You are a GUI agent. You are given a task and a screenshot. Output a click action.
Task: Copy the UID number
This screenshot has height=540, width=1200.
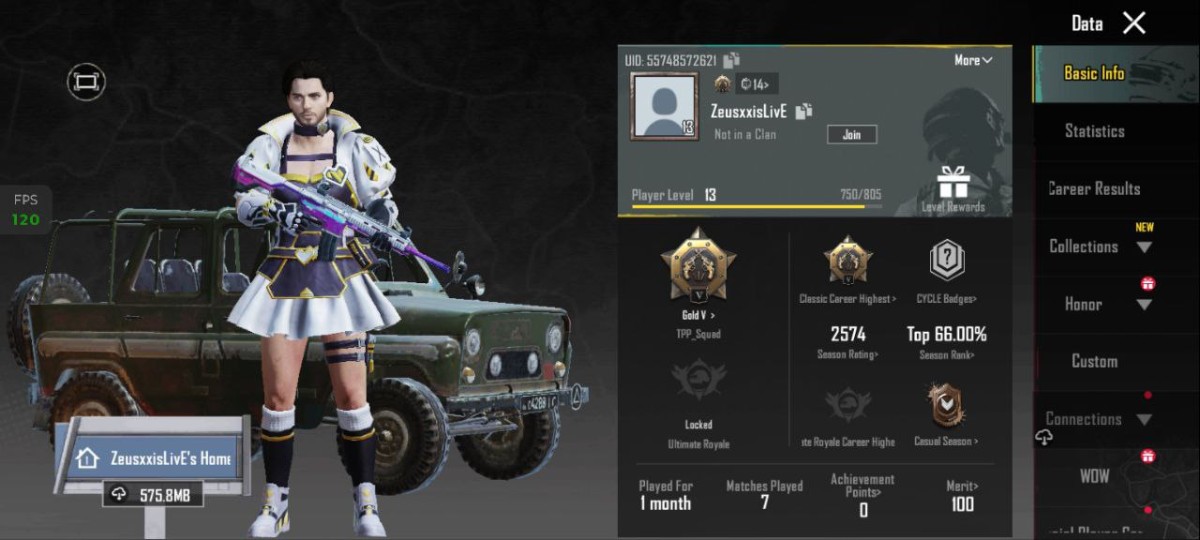732,60
